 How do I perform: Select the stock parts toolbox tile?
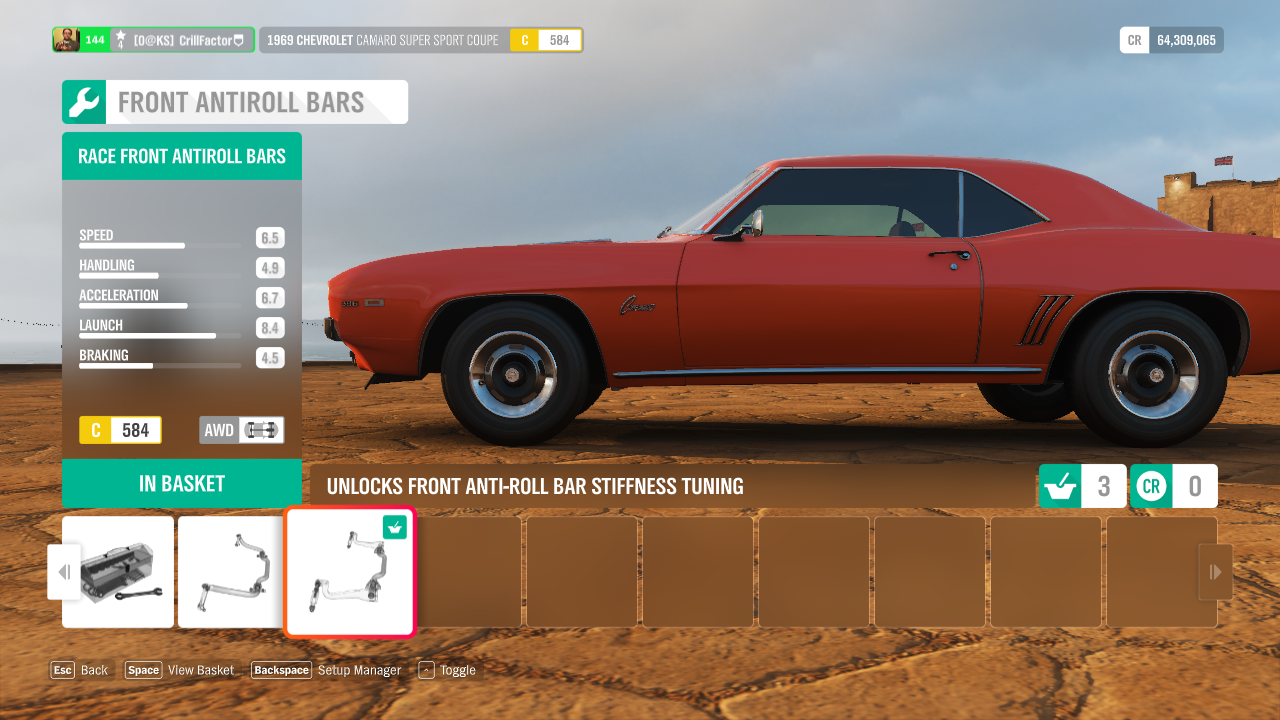118,572
